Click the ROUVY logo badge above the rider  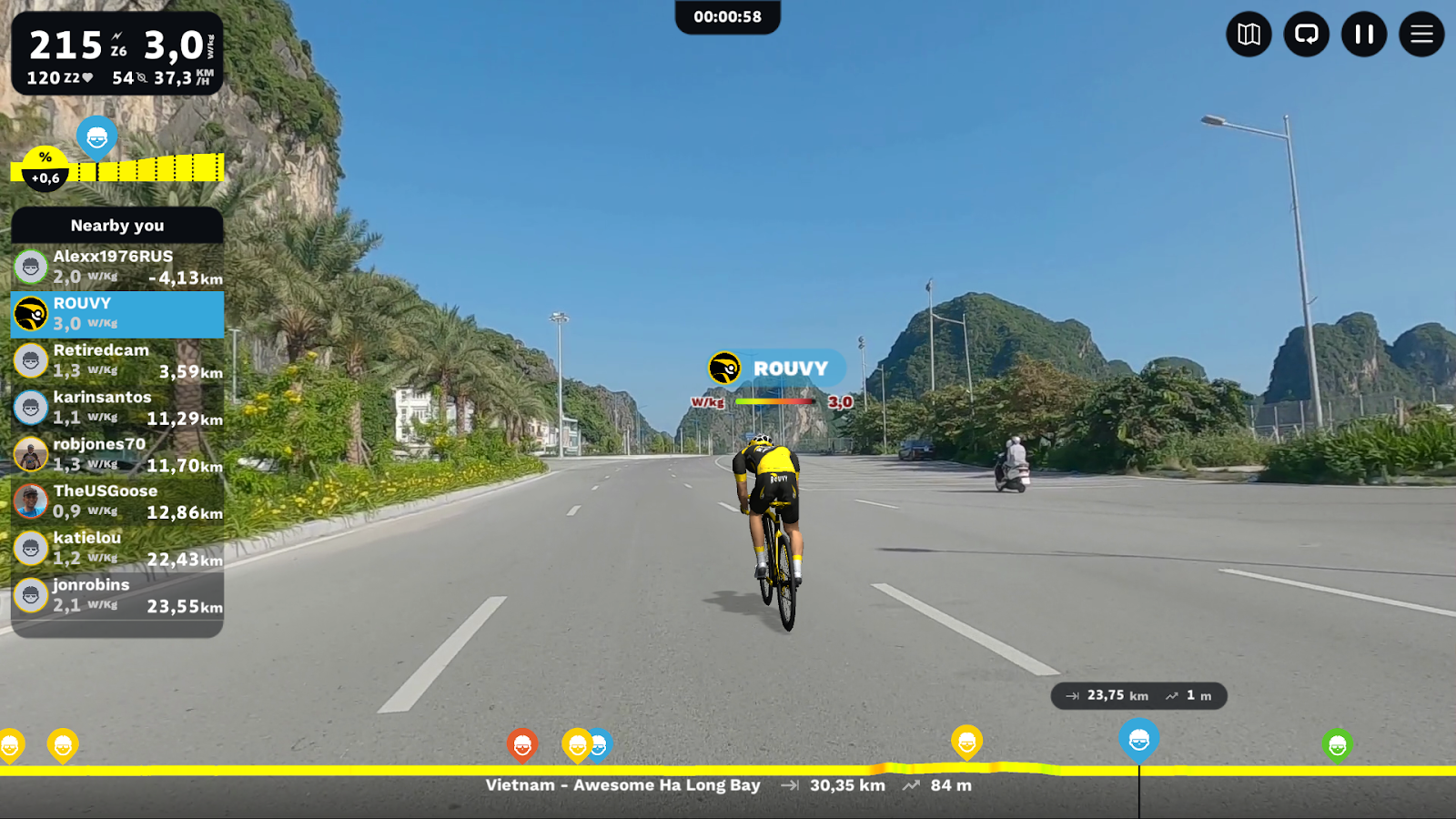(x=724, y=368)
